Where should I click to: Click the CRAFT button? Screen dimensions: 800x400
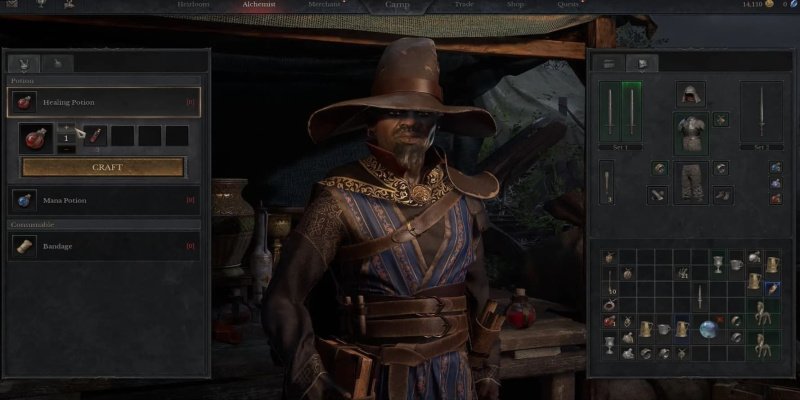pyautogui.click(x=104, y=167)
